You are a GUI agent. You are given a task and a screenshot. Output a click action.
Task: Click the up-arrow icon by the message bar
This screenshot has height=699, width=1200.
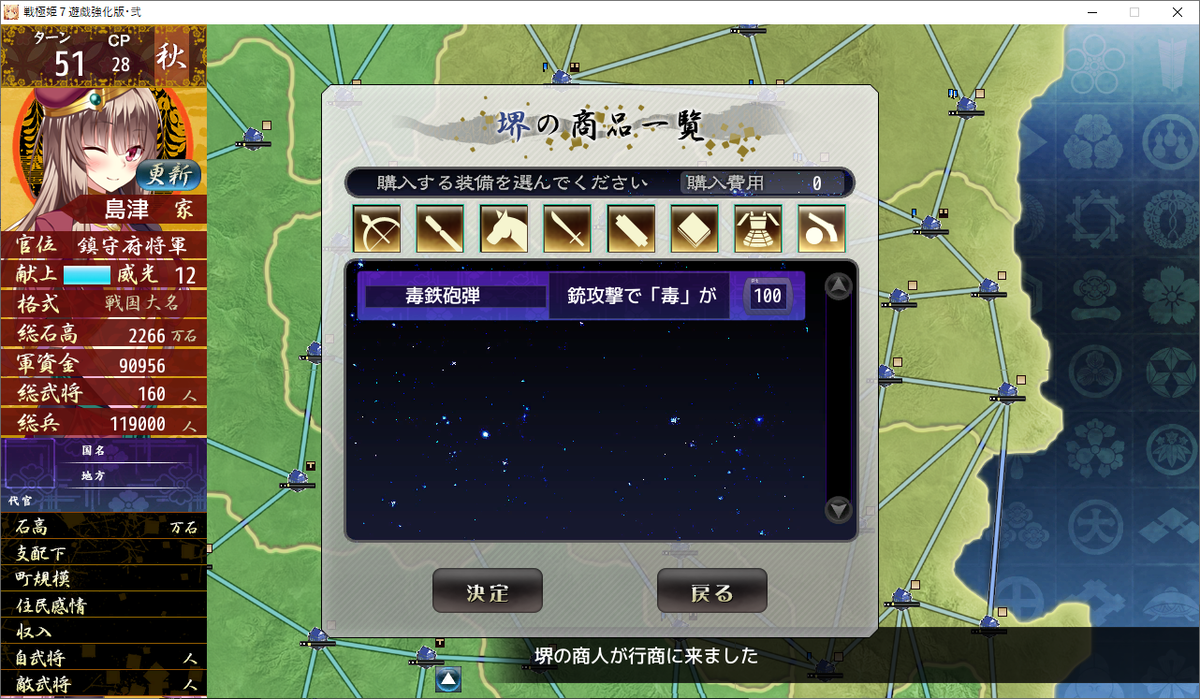448,680
